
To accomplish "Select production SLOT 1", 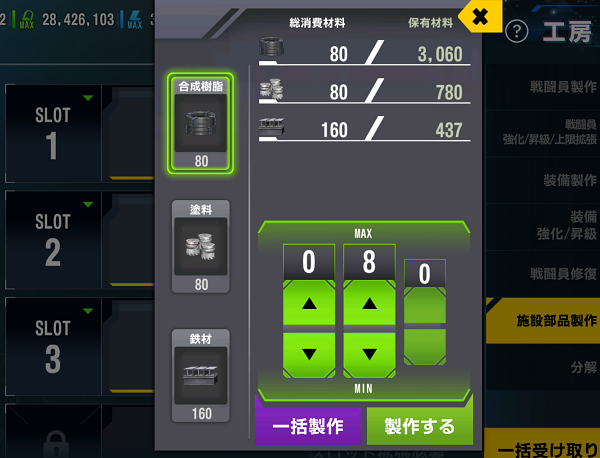I will (53, 130).
